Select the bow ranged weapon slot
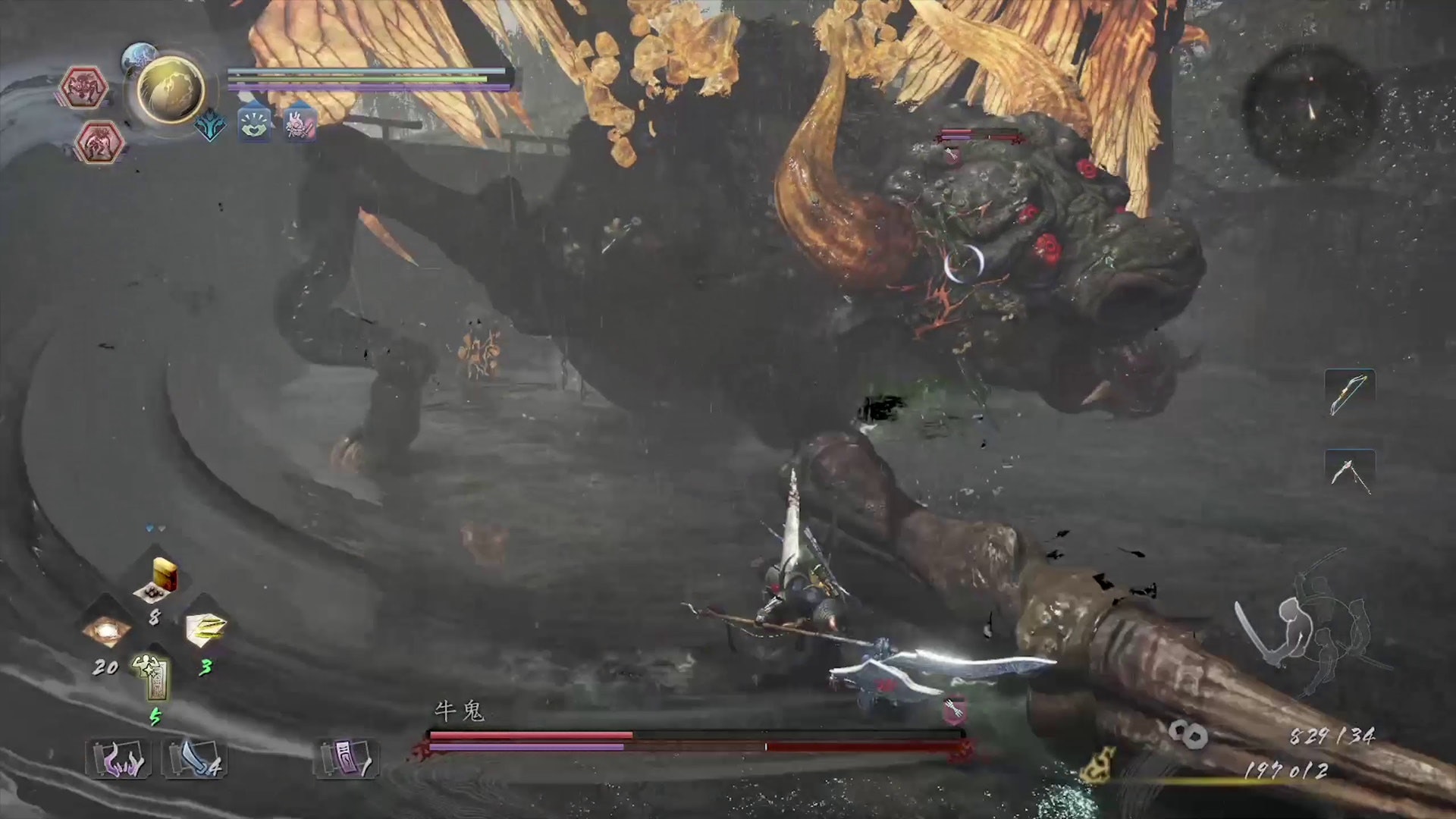Image resolution: width=1456 pixels, height=819 pixels. 1349,393
